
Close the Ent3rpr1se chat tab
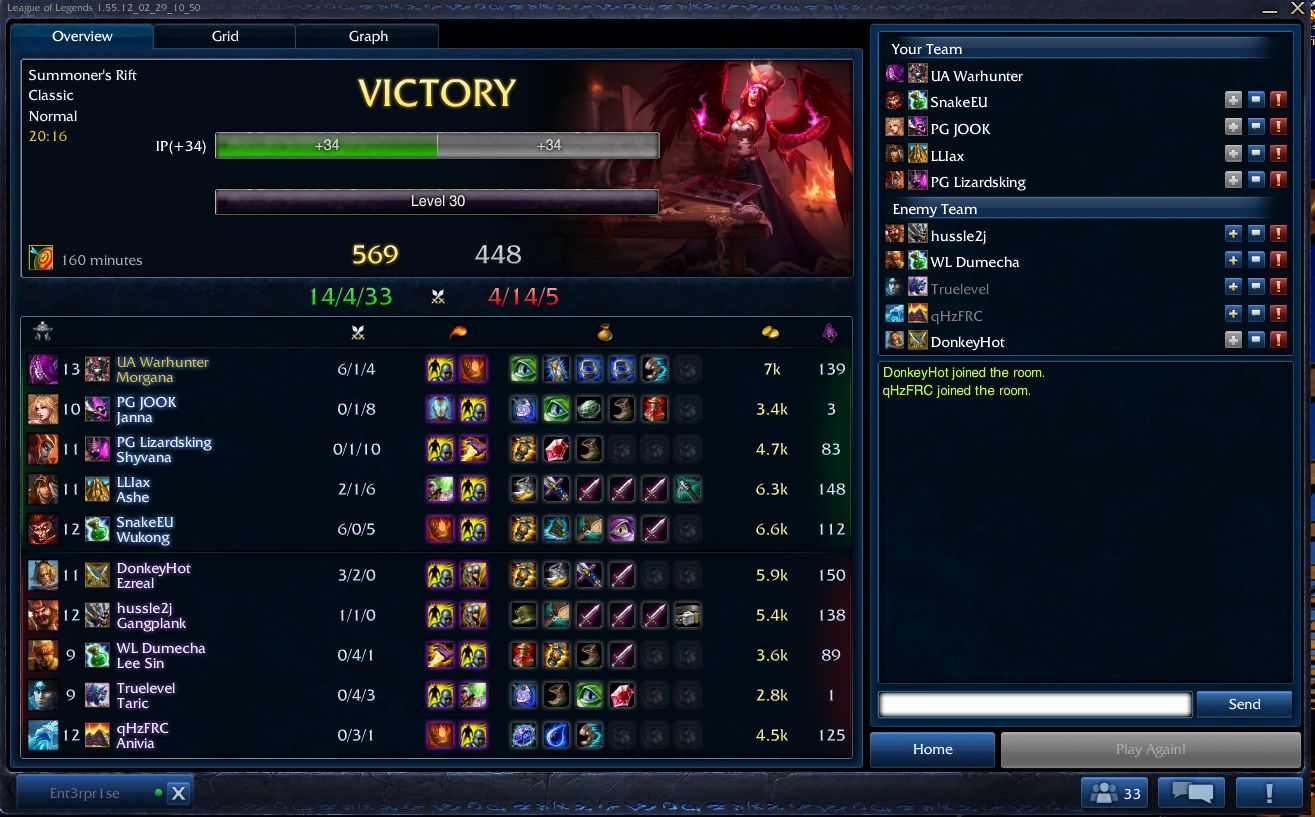pos(178,793)
